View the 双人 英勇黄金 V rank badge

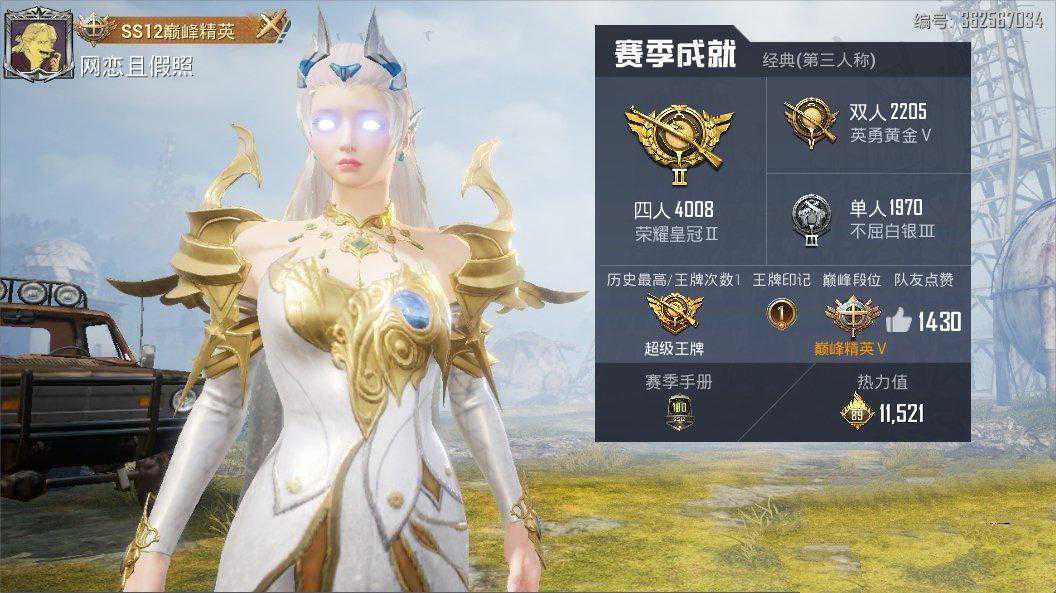pos(812,122)
